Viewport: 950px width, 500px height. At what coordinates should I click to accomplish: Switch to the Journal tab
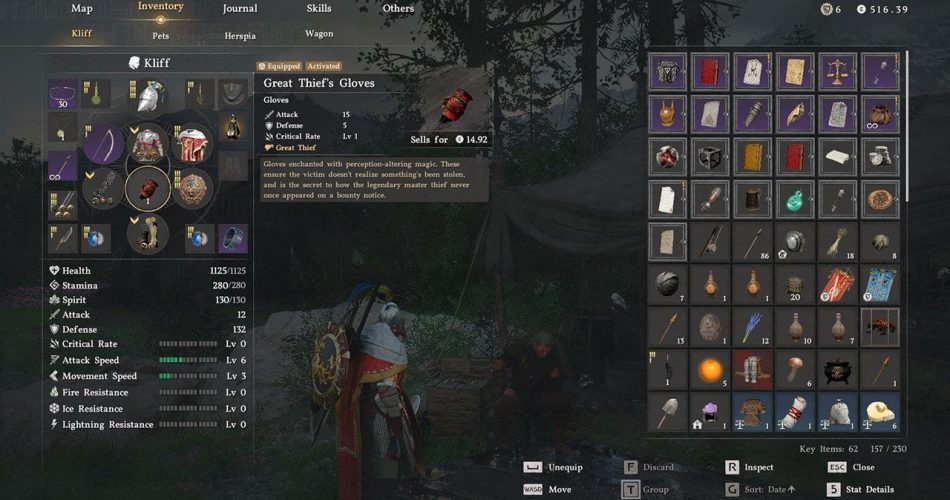[239, 9]
